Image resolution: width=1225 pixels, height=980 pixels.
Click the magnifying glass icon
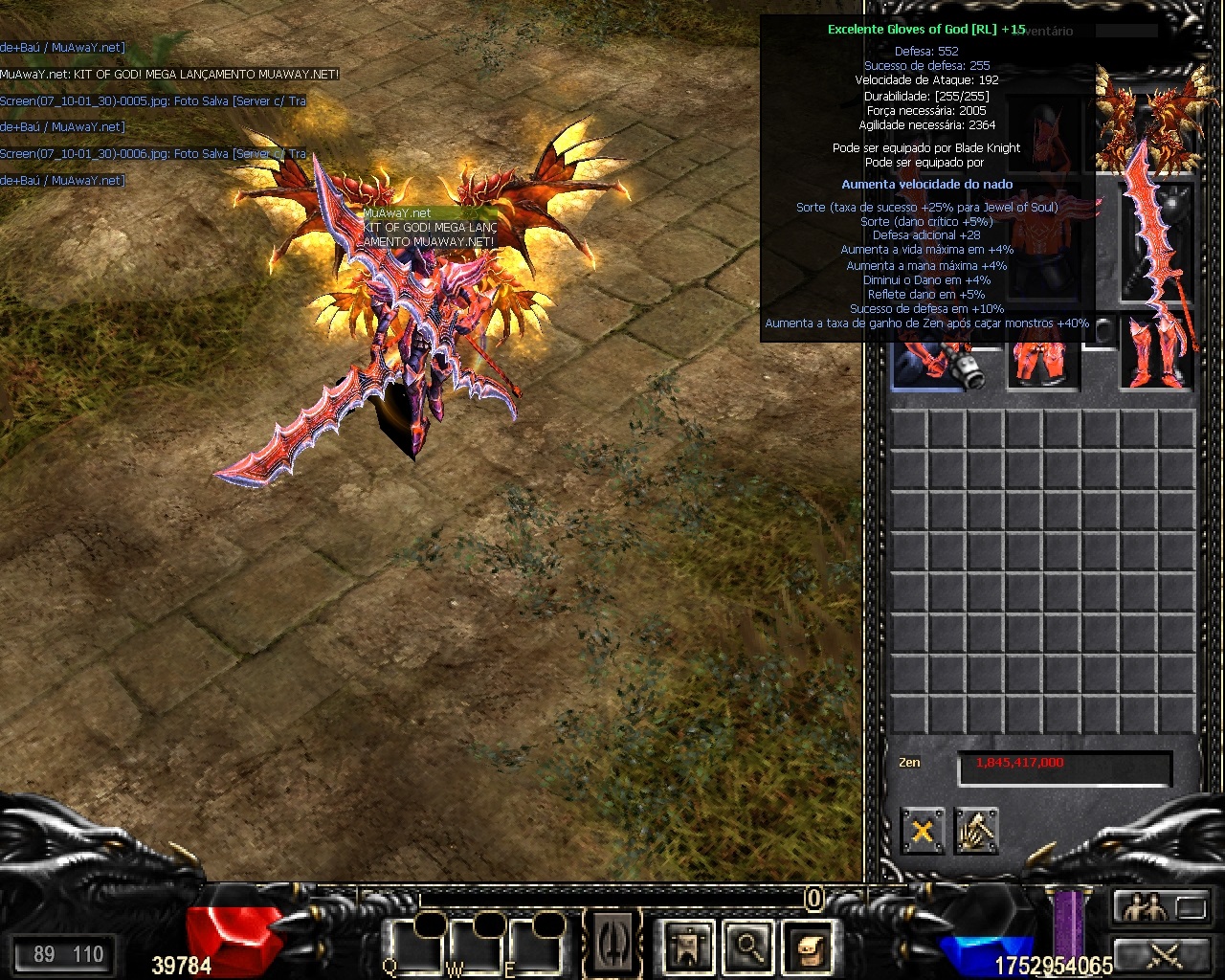tap(747, 947)
